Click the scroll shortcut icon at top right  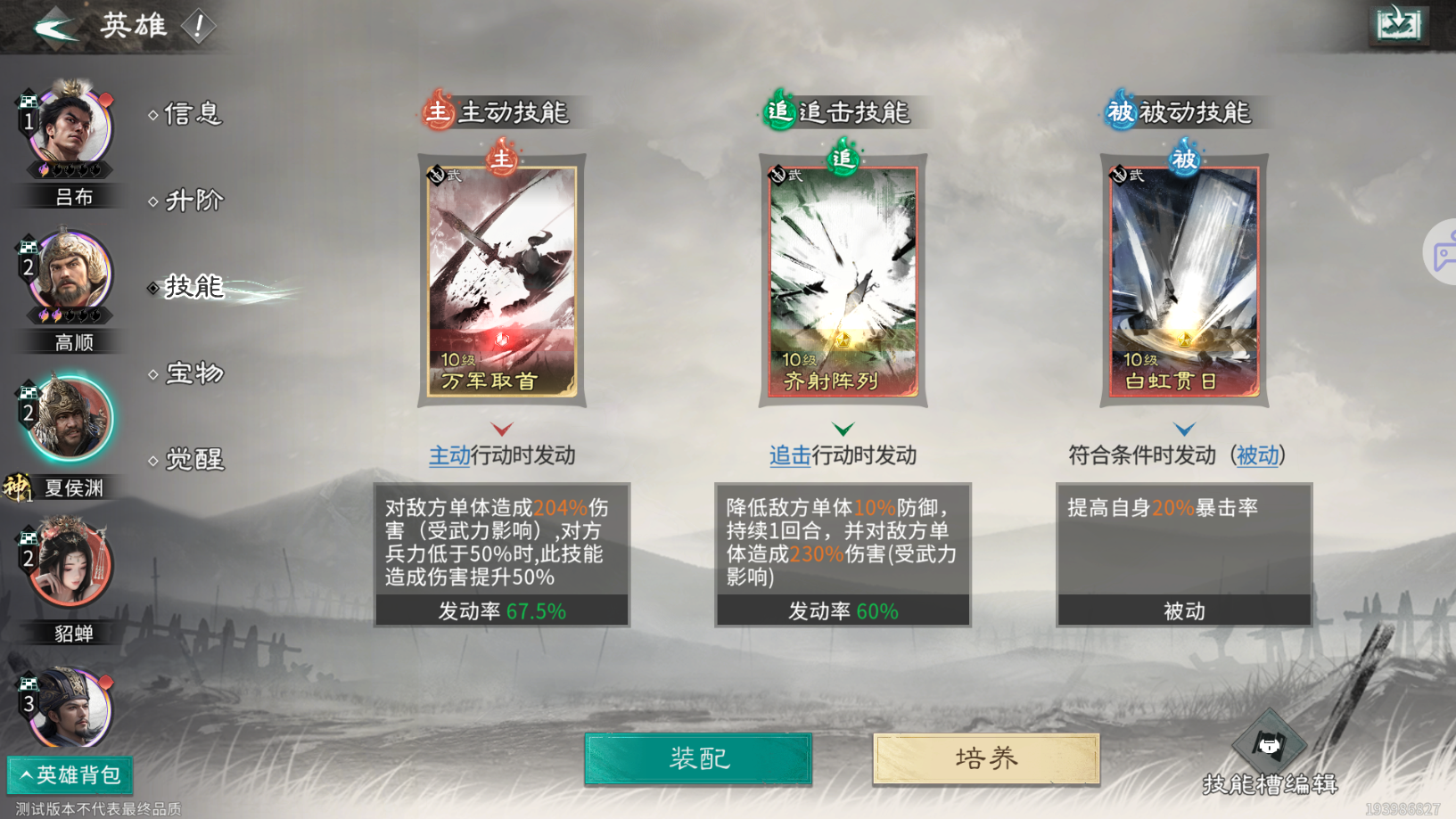tap(1397, 26)
